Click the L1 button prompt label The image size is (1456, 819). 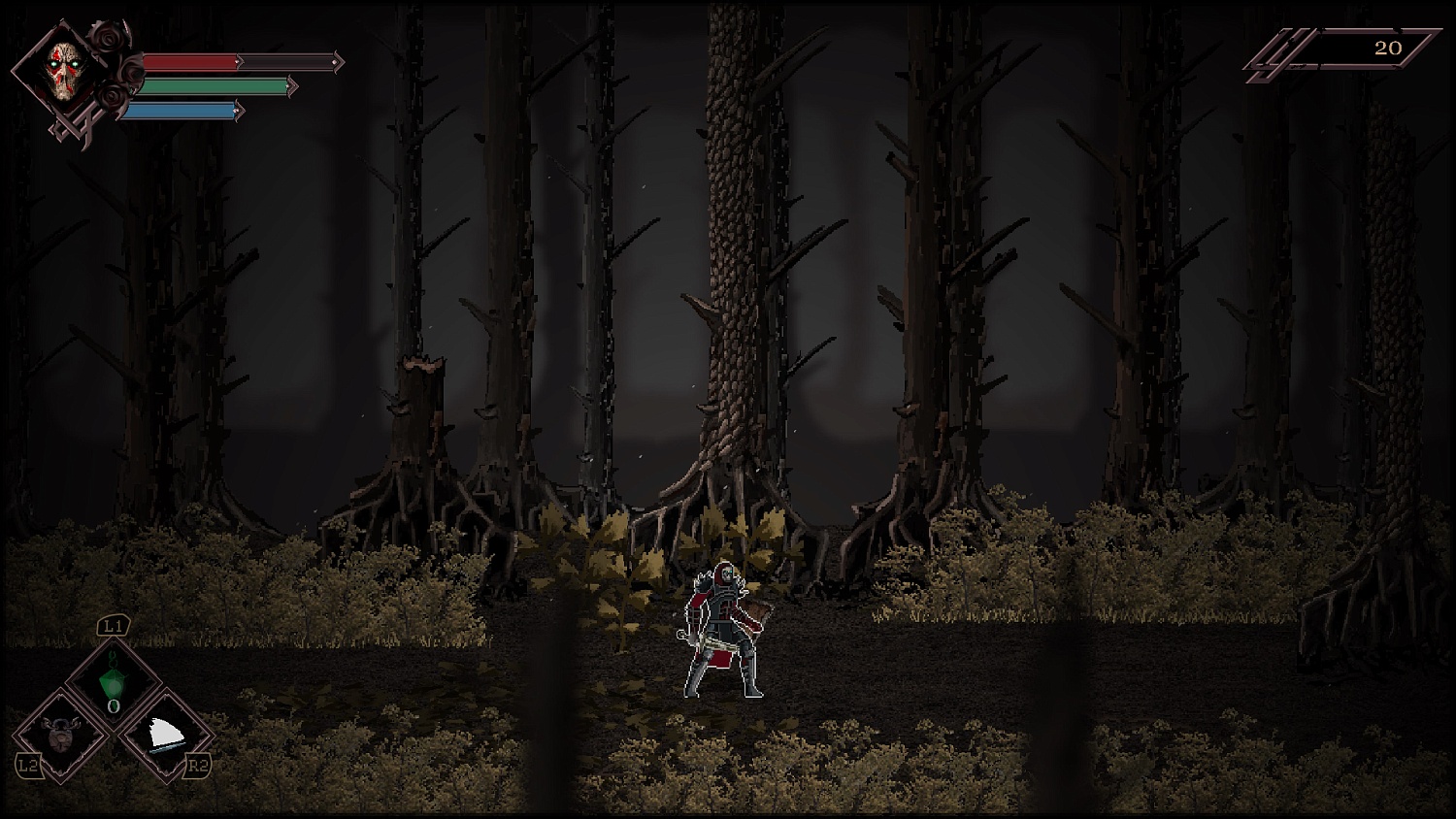113,625
